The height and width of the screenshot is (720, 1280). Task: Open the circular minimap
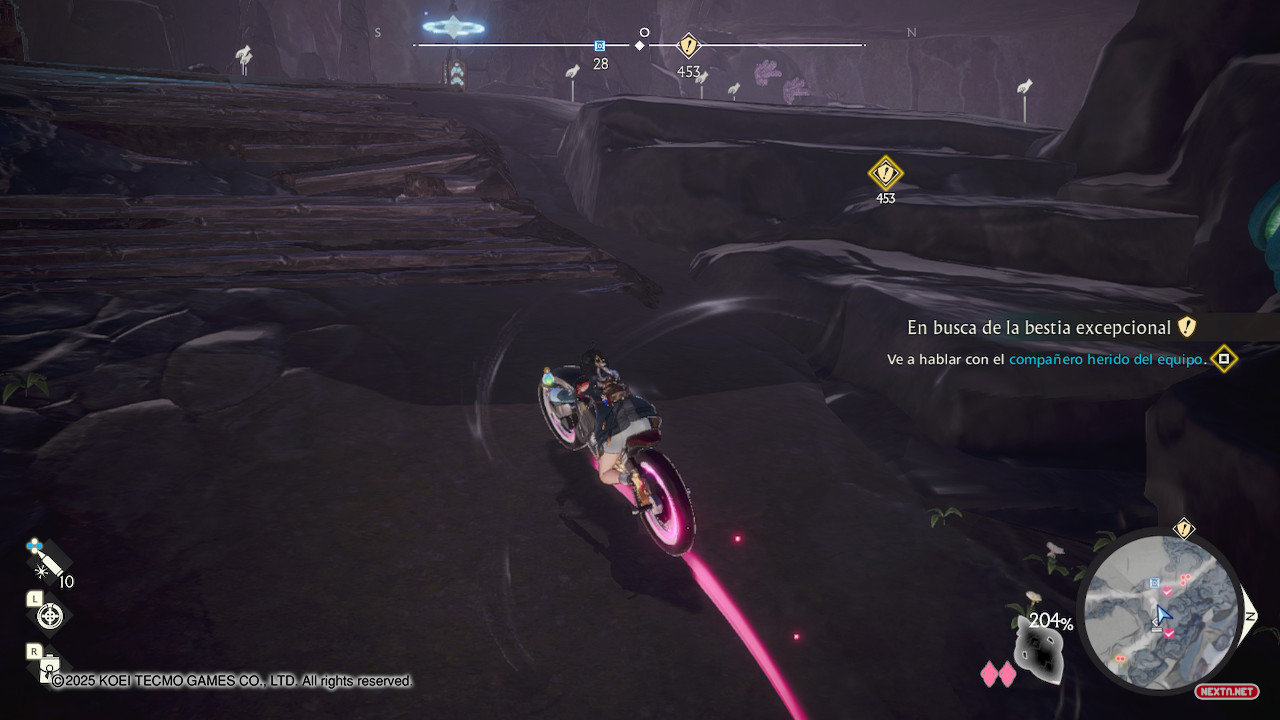coord(1162,608)
